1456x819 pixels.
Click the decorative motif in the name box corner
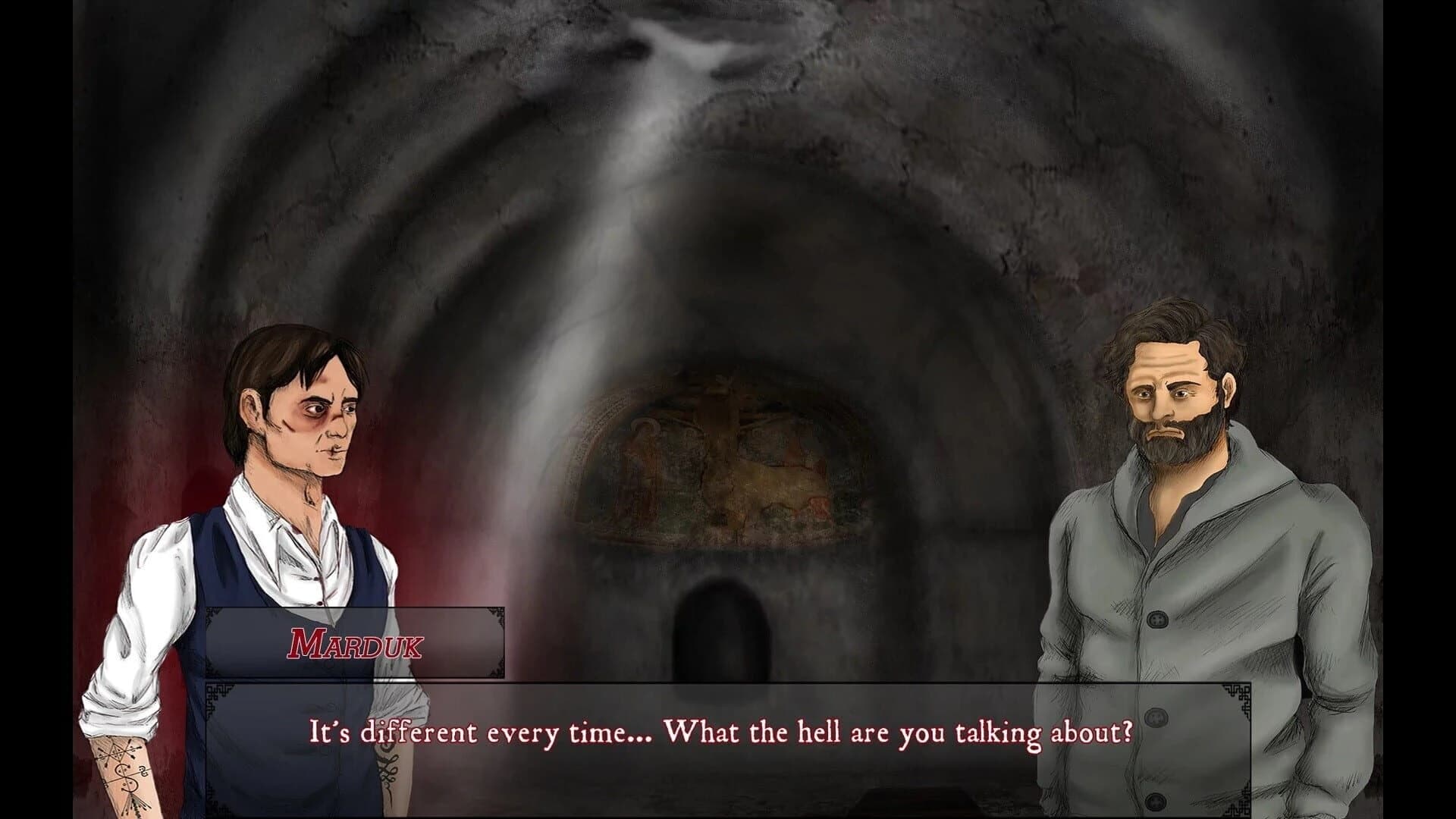click(497, 614)
